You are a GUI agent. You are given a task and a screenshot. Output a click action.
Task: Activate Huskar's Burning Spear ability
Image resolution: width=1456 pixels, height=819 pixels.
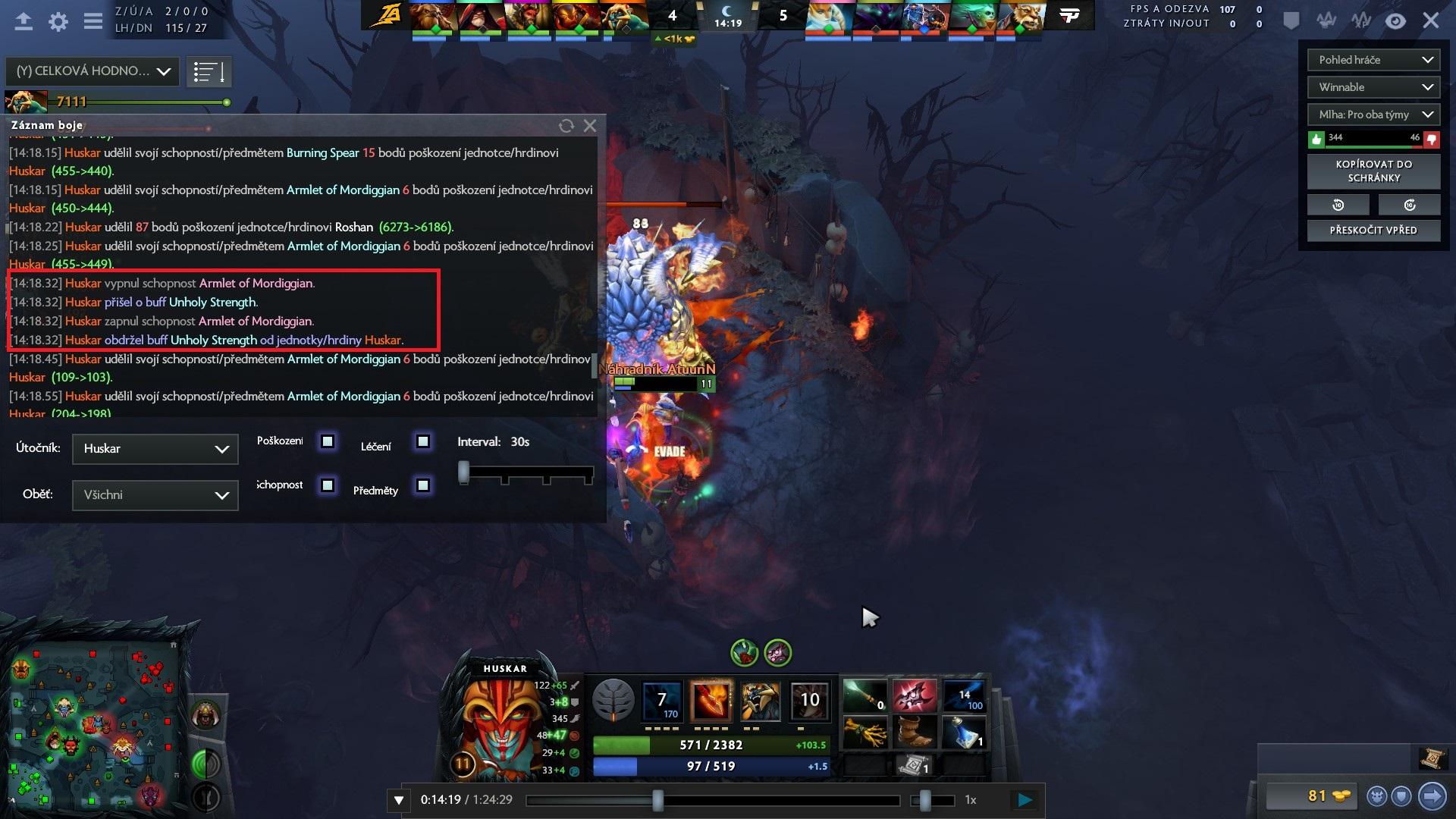[x=711, y=700]
